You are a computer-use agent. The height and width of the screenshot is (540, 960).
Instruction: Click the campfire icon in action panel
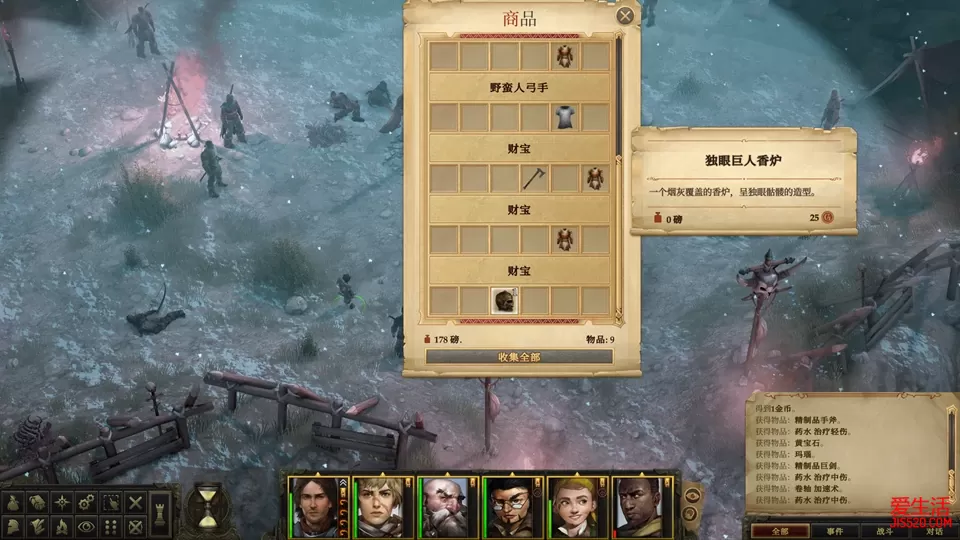pyautogui.click(x=62, y=525)
